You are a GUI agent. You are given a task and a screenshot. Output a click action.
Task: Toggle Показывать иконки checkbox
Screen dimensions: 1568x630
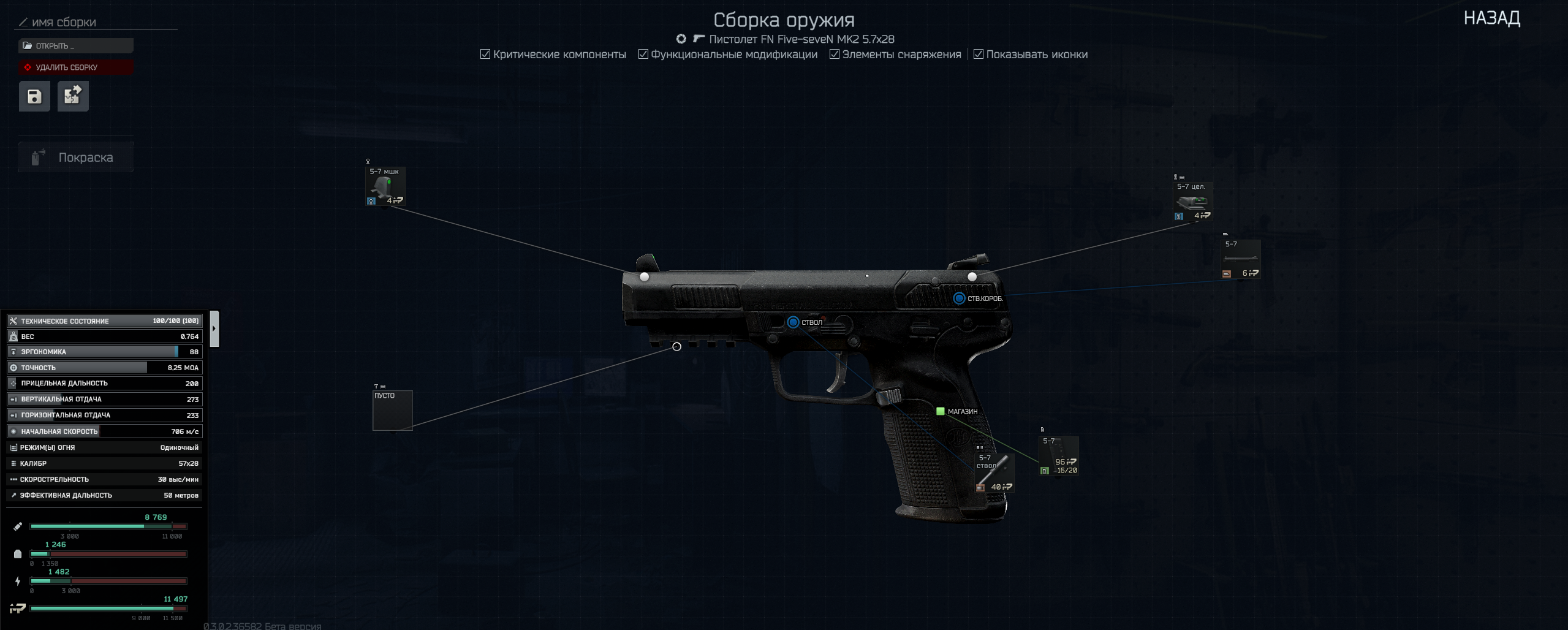tap(978, 55)
